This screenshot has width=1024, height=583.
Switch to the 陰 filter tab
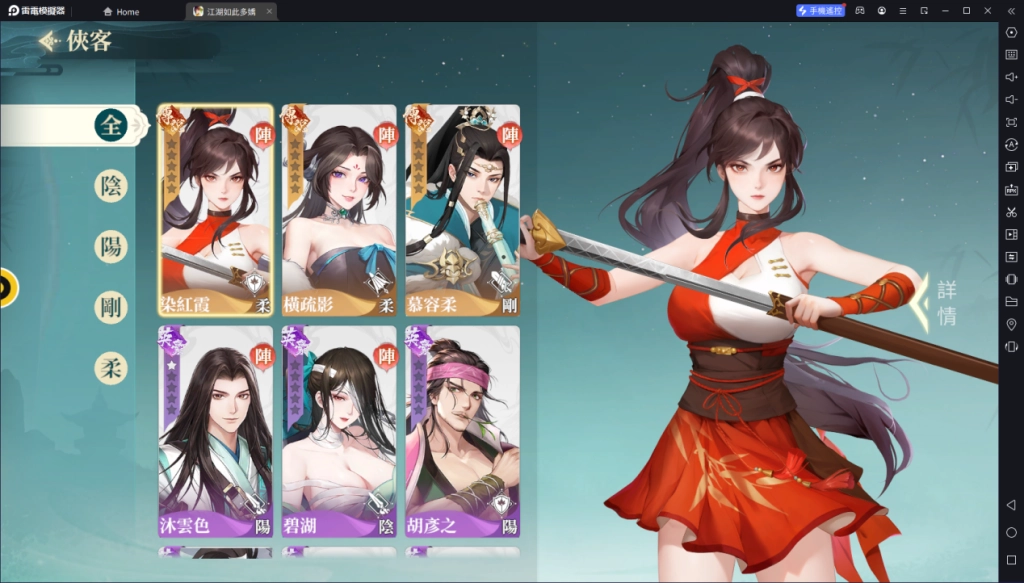click(111, 185)
